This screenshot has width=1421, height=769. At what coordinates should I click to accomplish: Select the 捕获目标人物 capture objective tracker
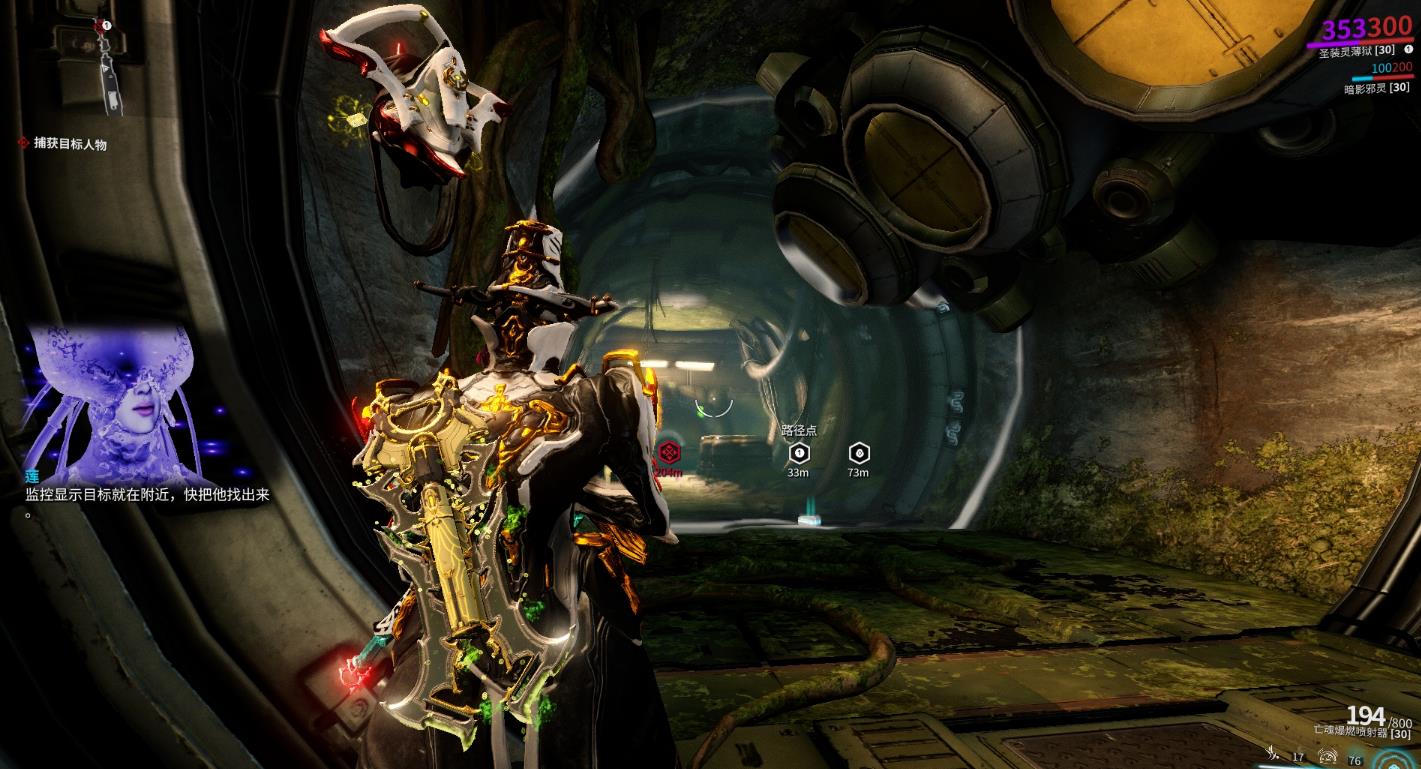tap(69, 144)
